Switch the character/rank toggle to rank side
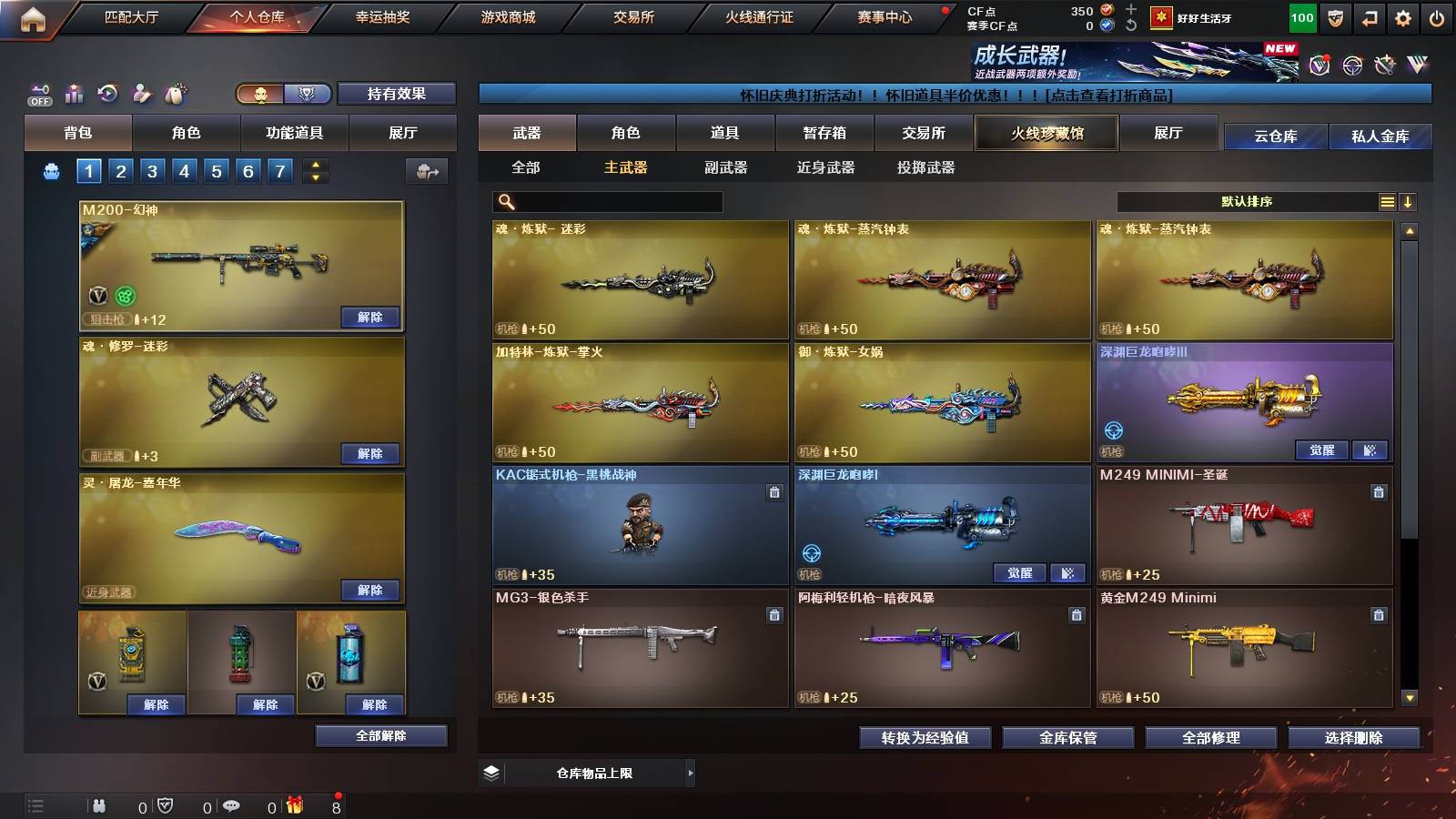The height and width of the screenshot is (819, 1456). coord(307,95)
